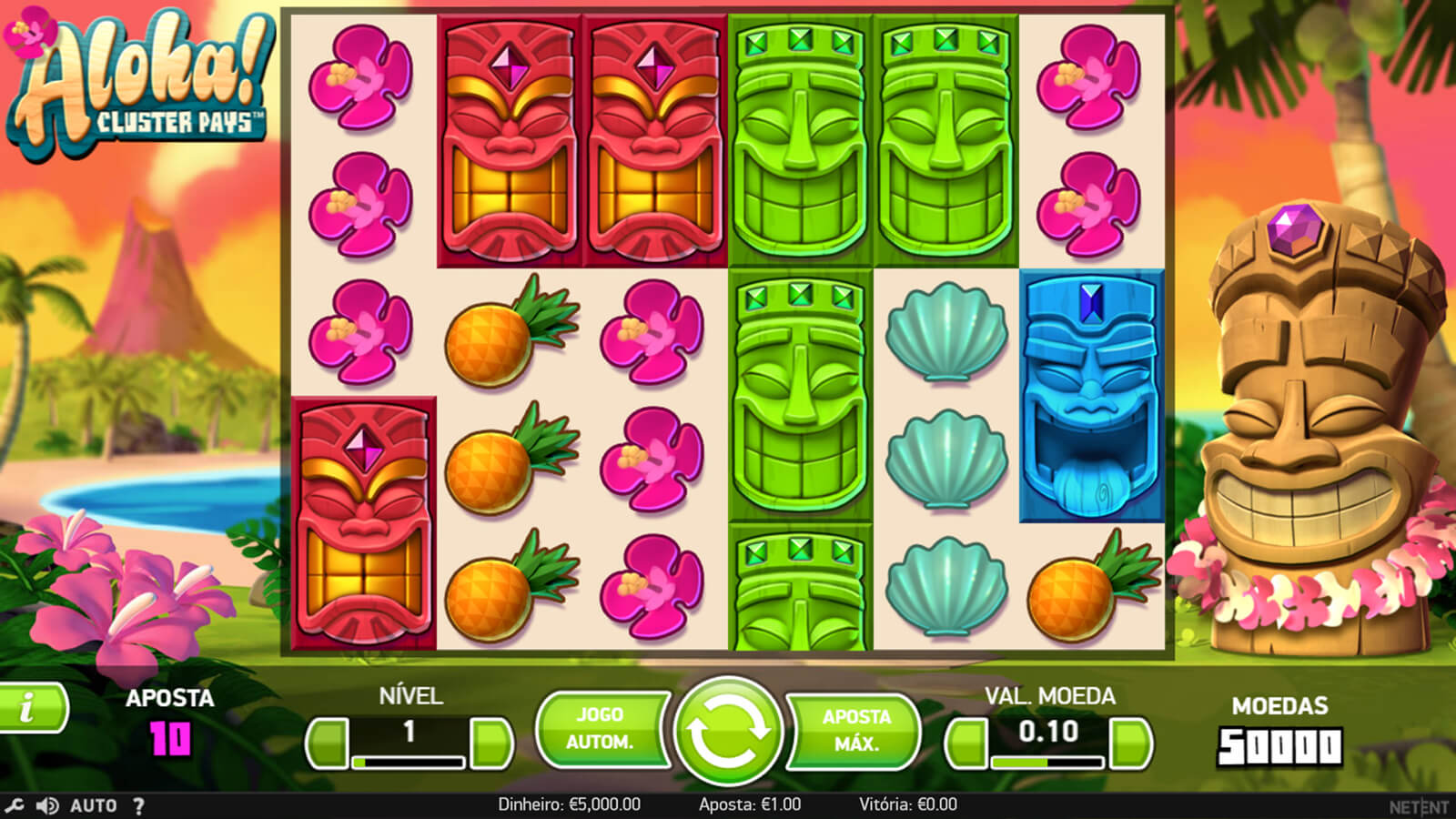Increase the Nível bet level
The image size is (1456, 819).
[492, 743]
